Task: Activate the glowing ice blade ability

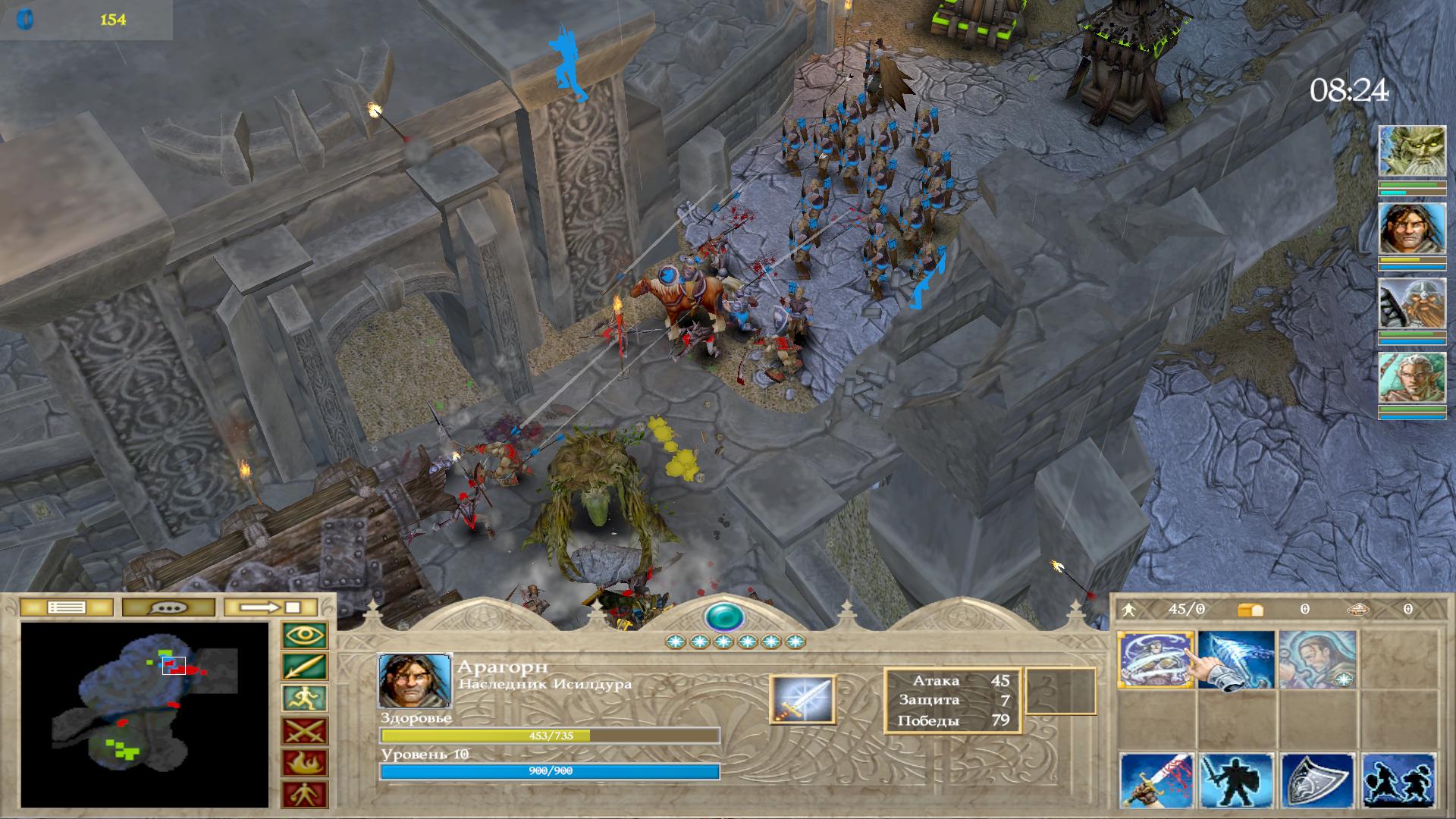Action: tap(1235, 660)
